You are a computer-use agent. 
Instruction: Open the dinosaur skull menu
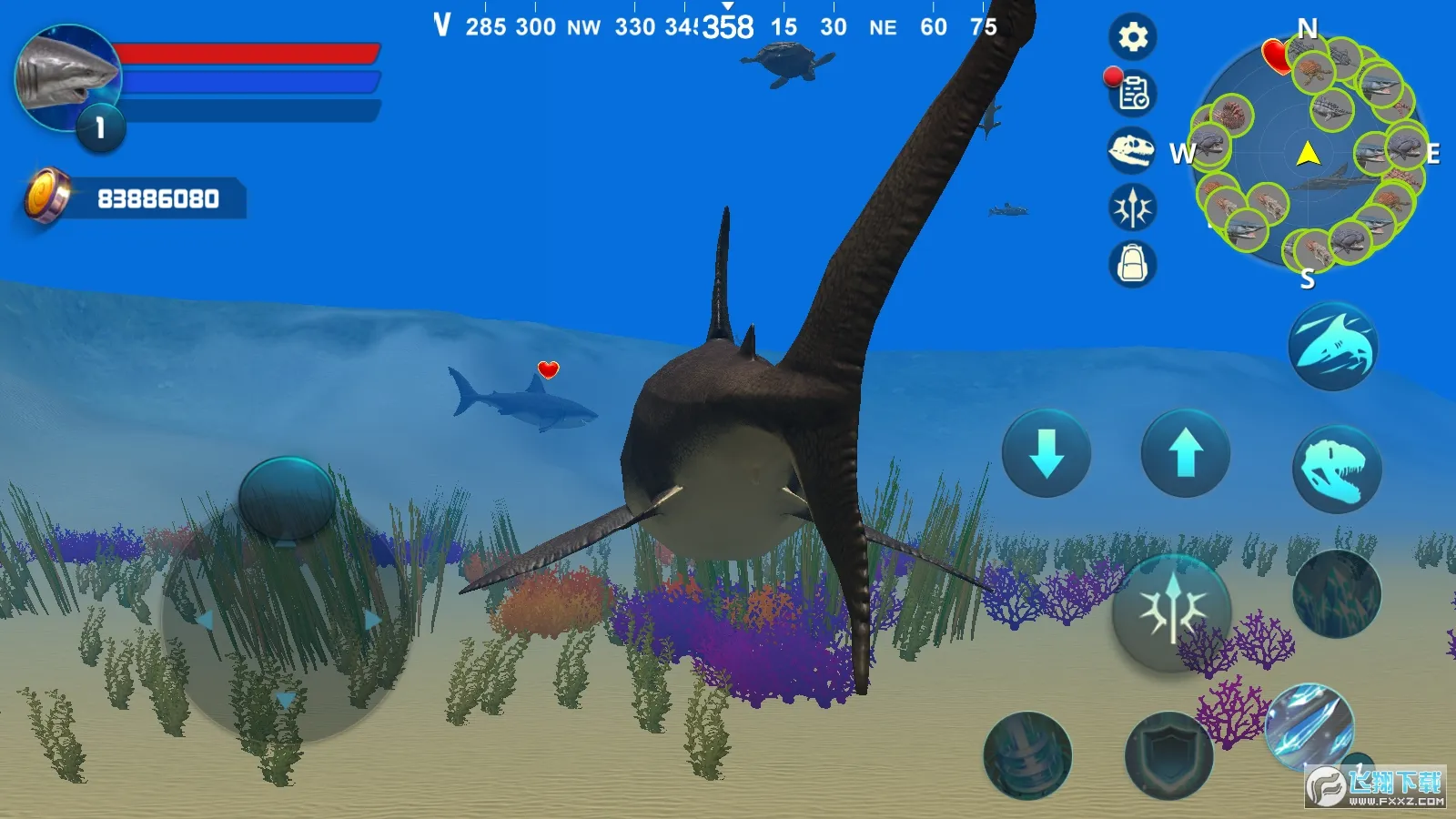click(x=1132, y=150)
